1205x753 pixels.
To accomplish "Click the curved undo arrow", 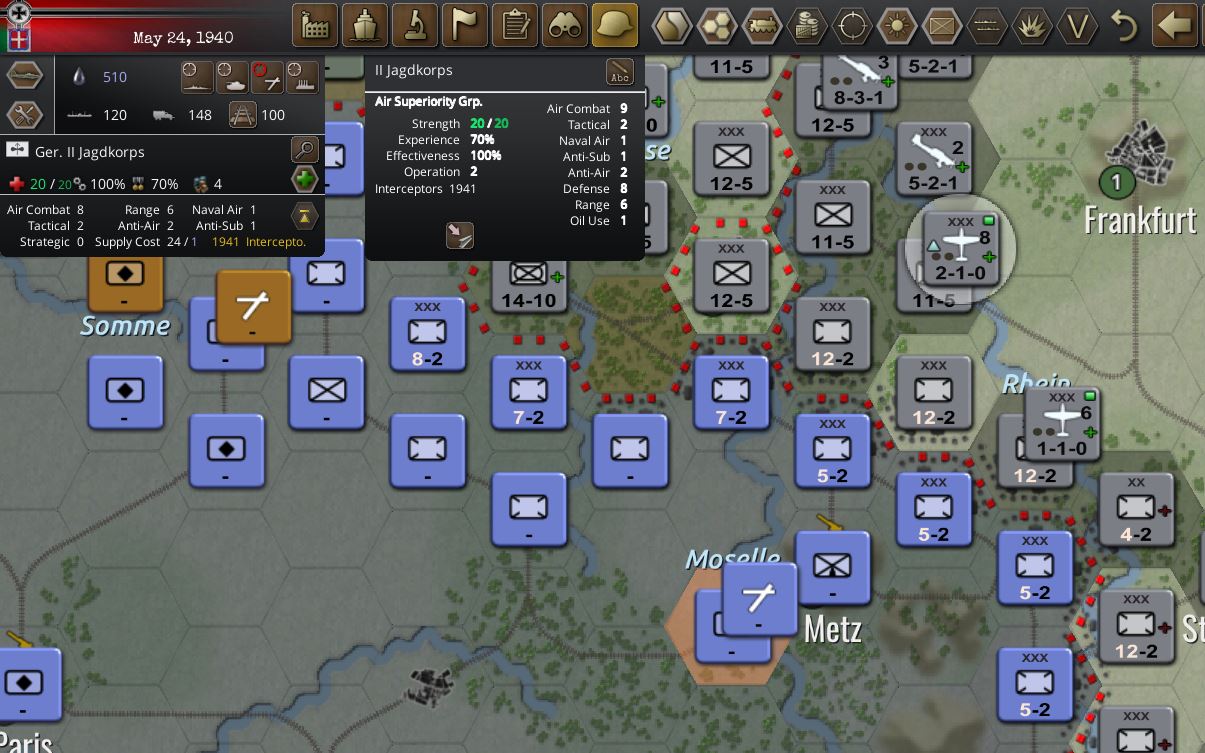I will 1124,26.
